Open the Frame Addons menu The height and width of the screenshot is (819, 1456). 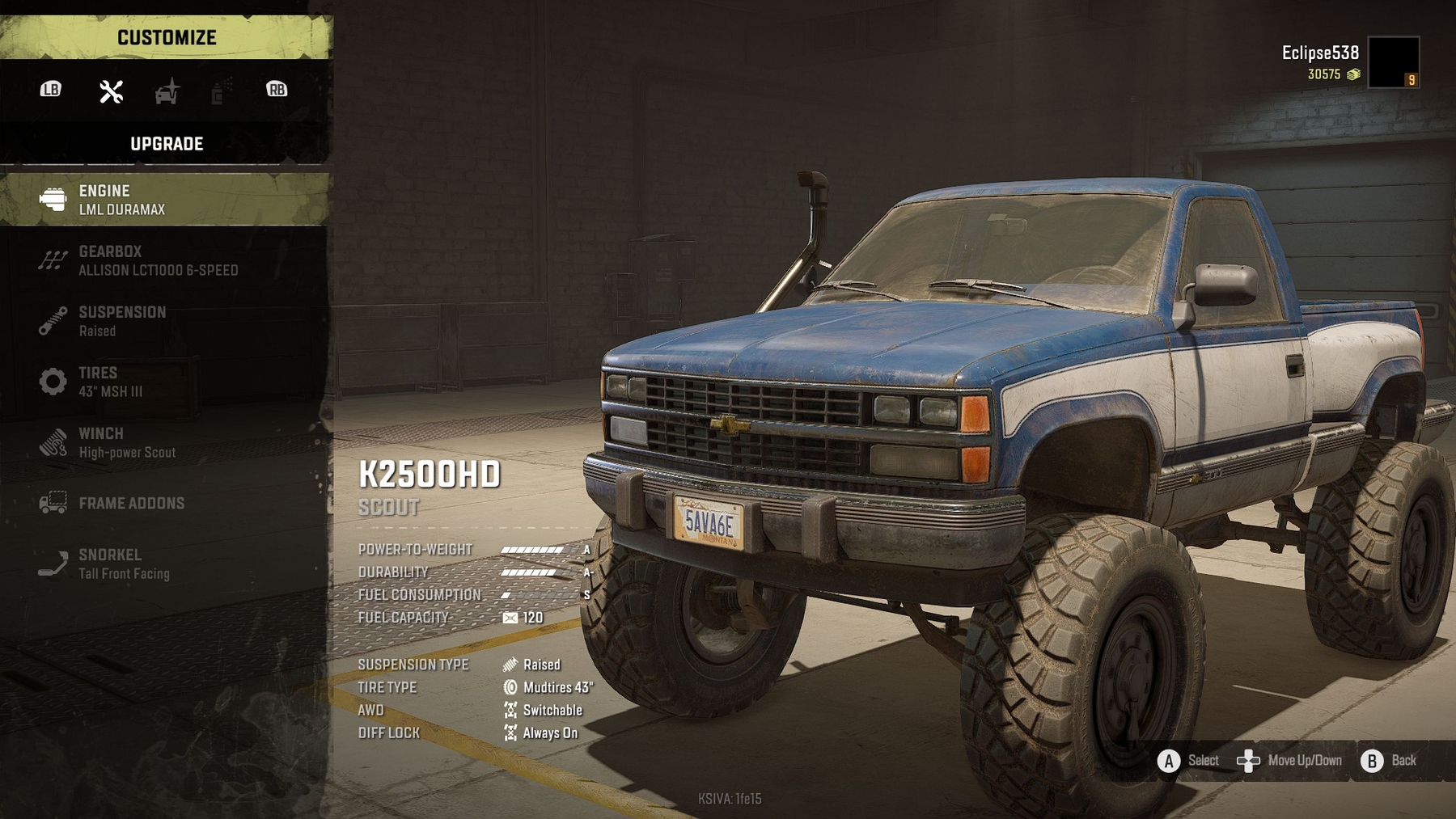click(x=164, y=503)
